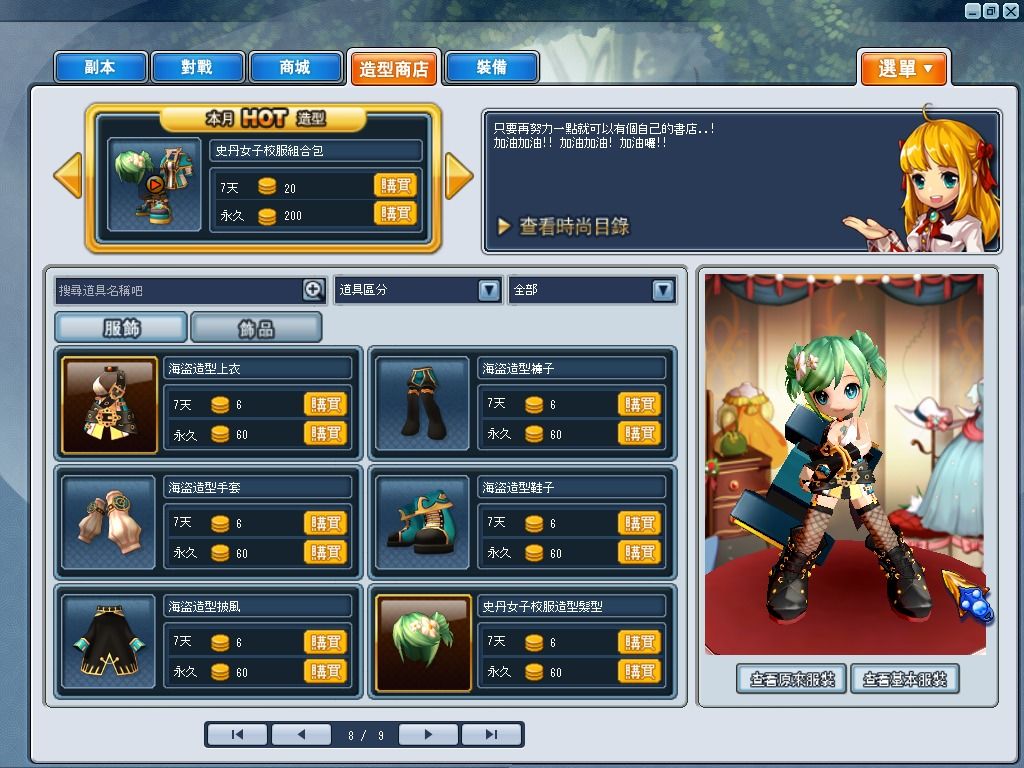This screenshot has width=1024, height=768.
Task: Open the 對戰 tab
Action: click(197, 67)
